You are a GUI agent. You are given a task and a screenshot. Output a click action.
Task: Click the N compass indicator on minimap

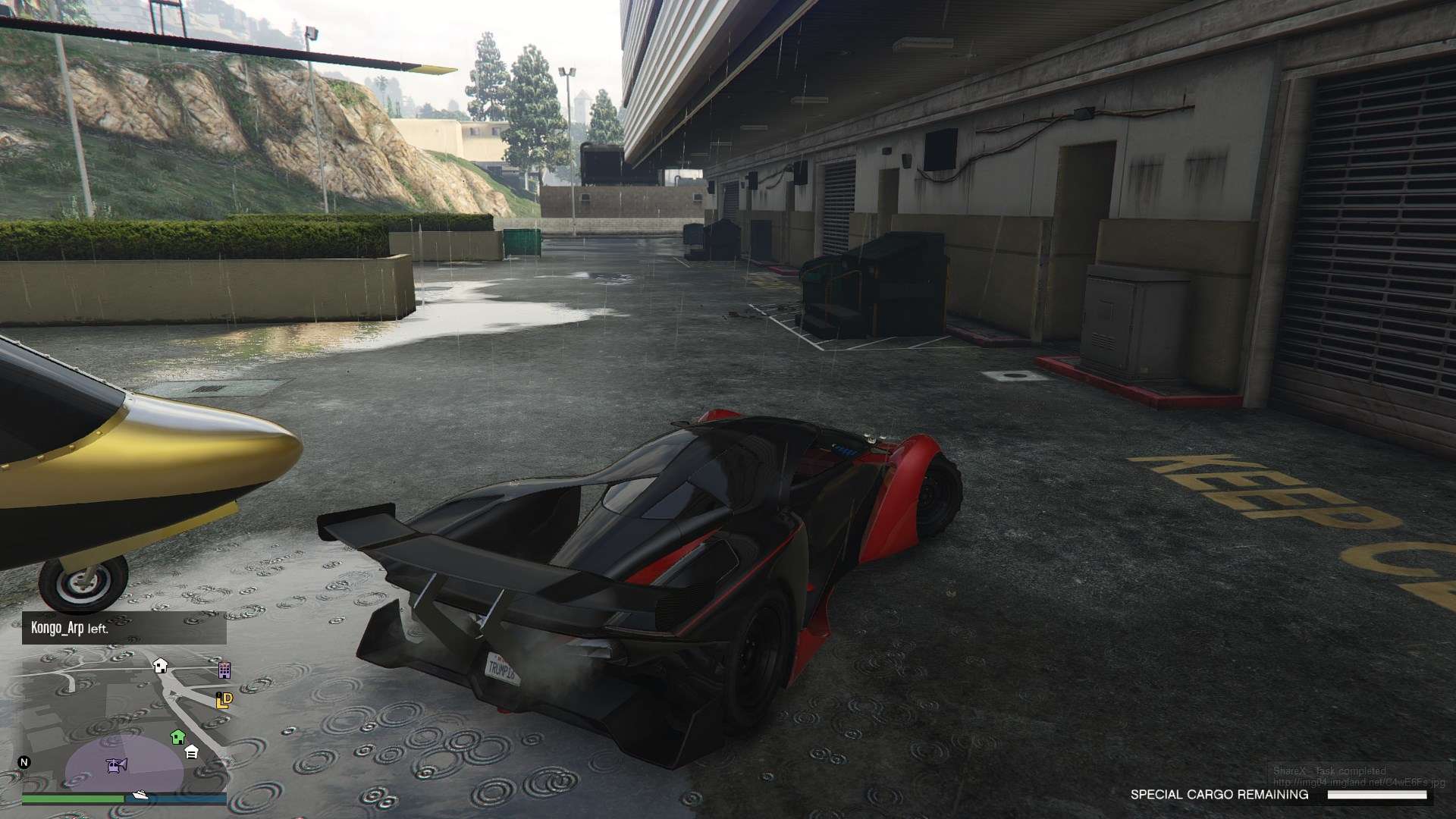[24, 762]
